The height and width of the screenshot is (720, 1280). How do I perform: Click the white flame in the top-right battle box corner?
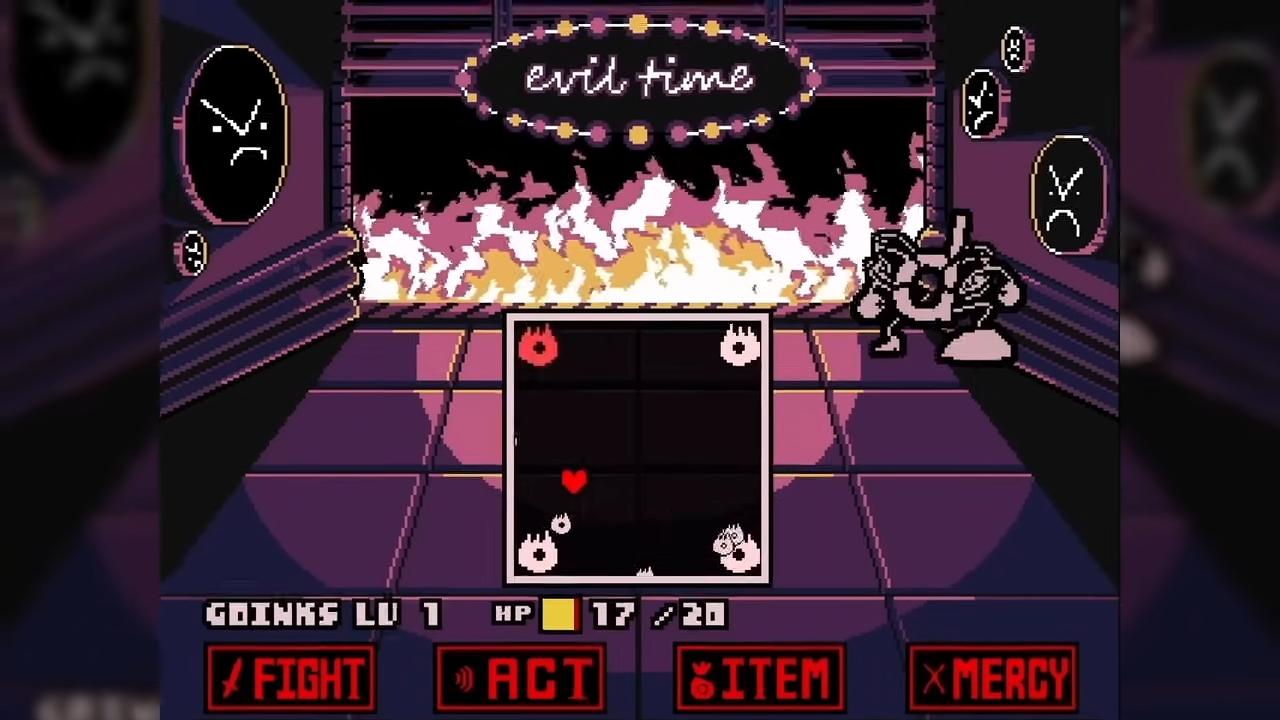(740, 346)
